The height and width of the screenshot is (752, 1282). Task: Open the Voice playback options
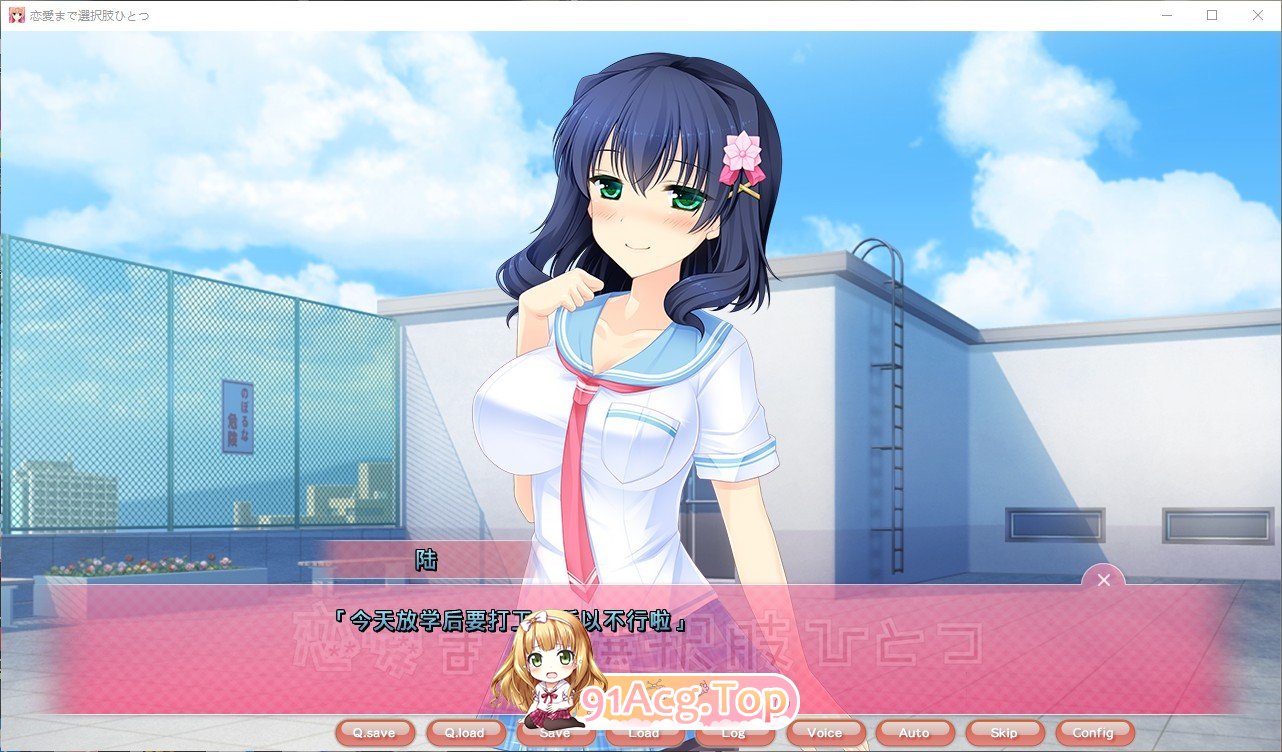(x=824, y=732)
